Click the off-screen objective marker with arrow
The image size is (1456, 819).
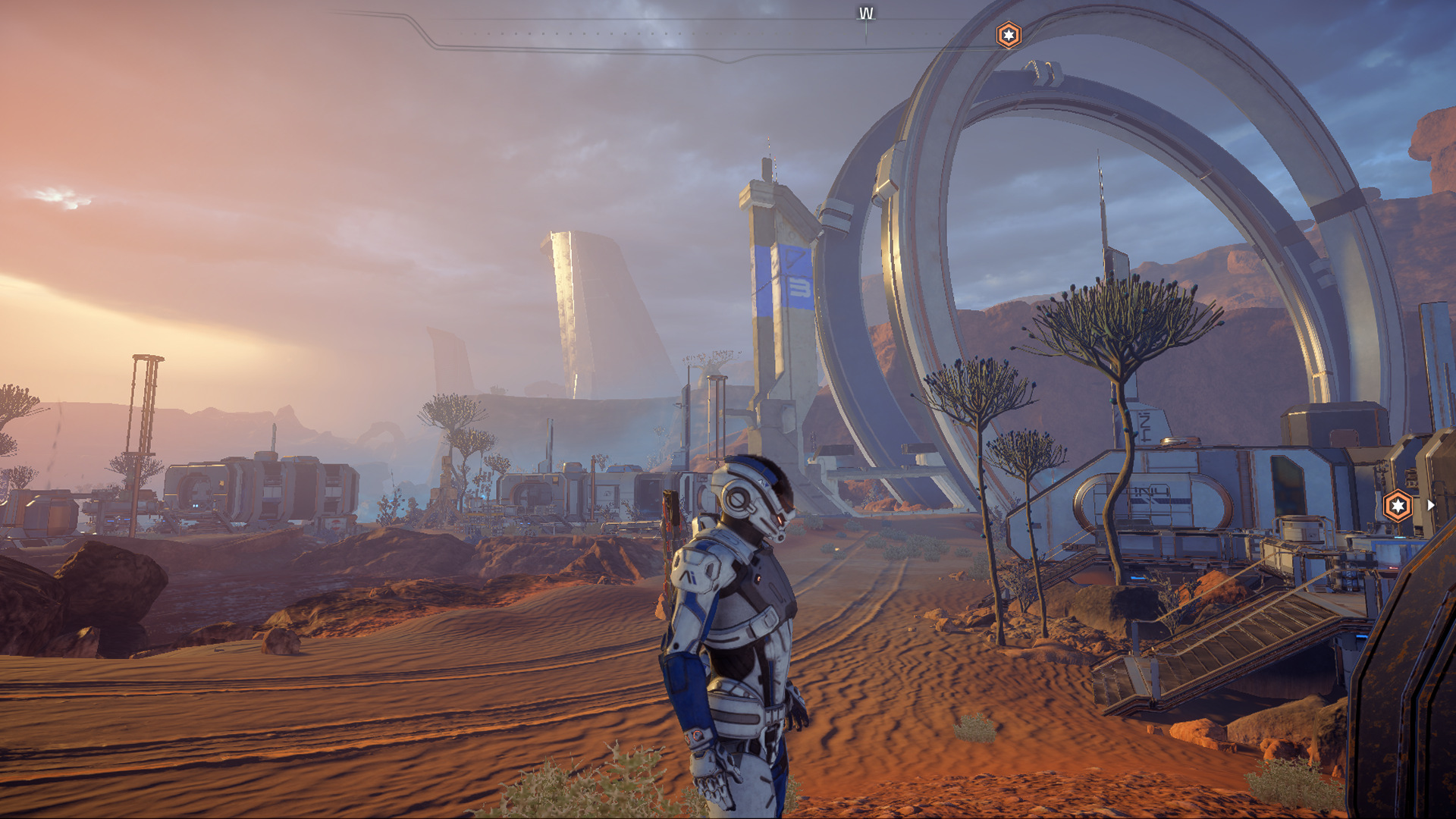tap(1398, 505)
